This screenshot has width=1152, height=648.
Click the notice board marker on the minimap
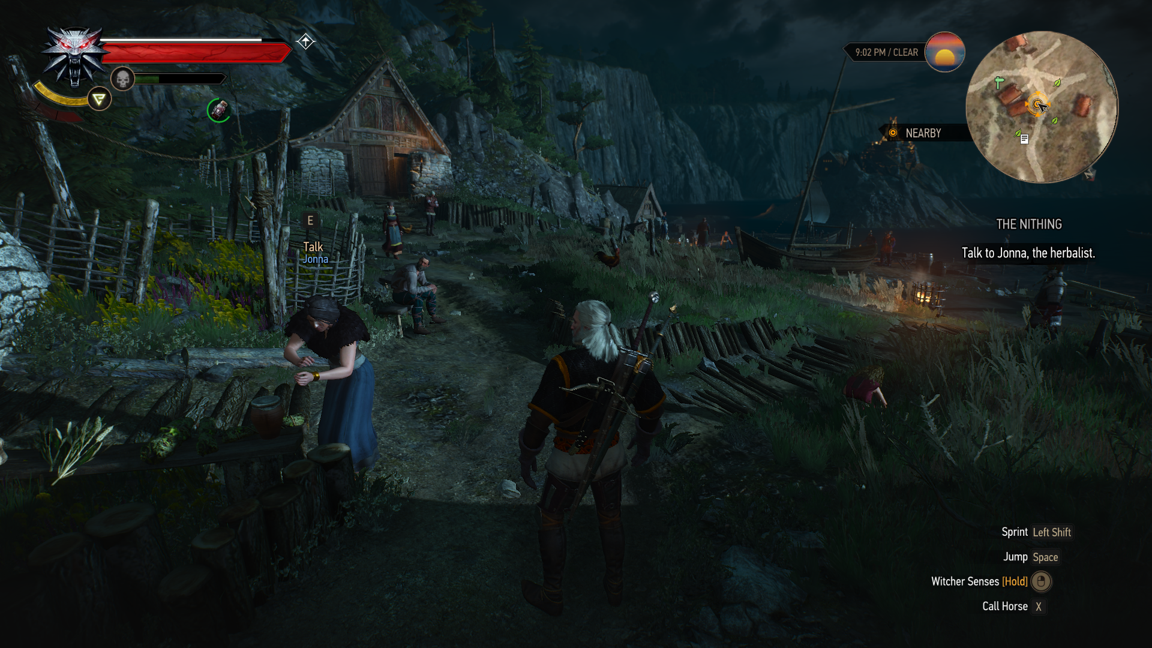(x=1024, y=139)
